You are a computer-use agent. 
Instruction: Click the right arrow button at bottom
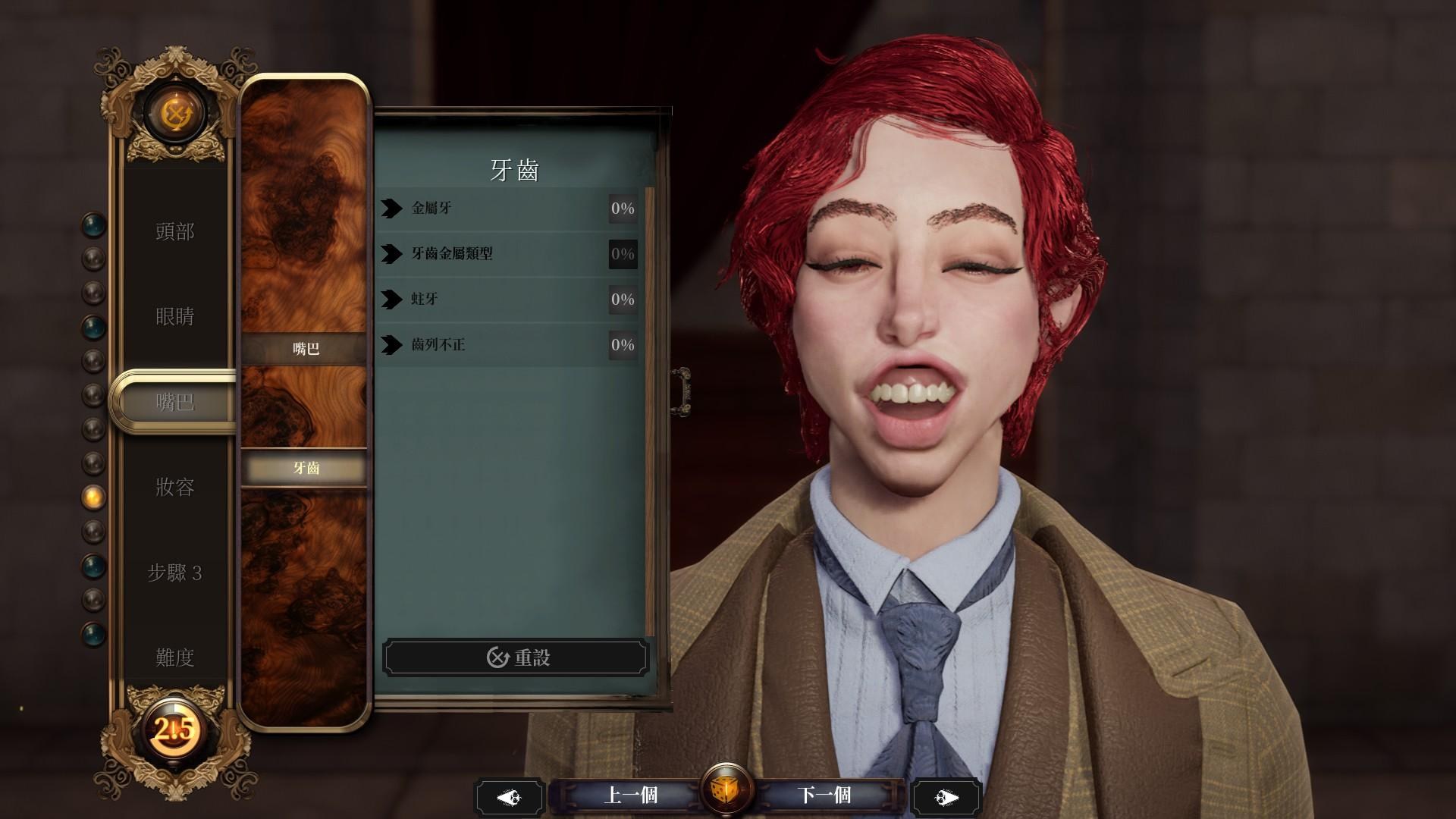point(946,797)
